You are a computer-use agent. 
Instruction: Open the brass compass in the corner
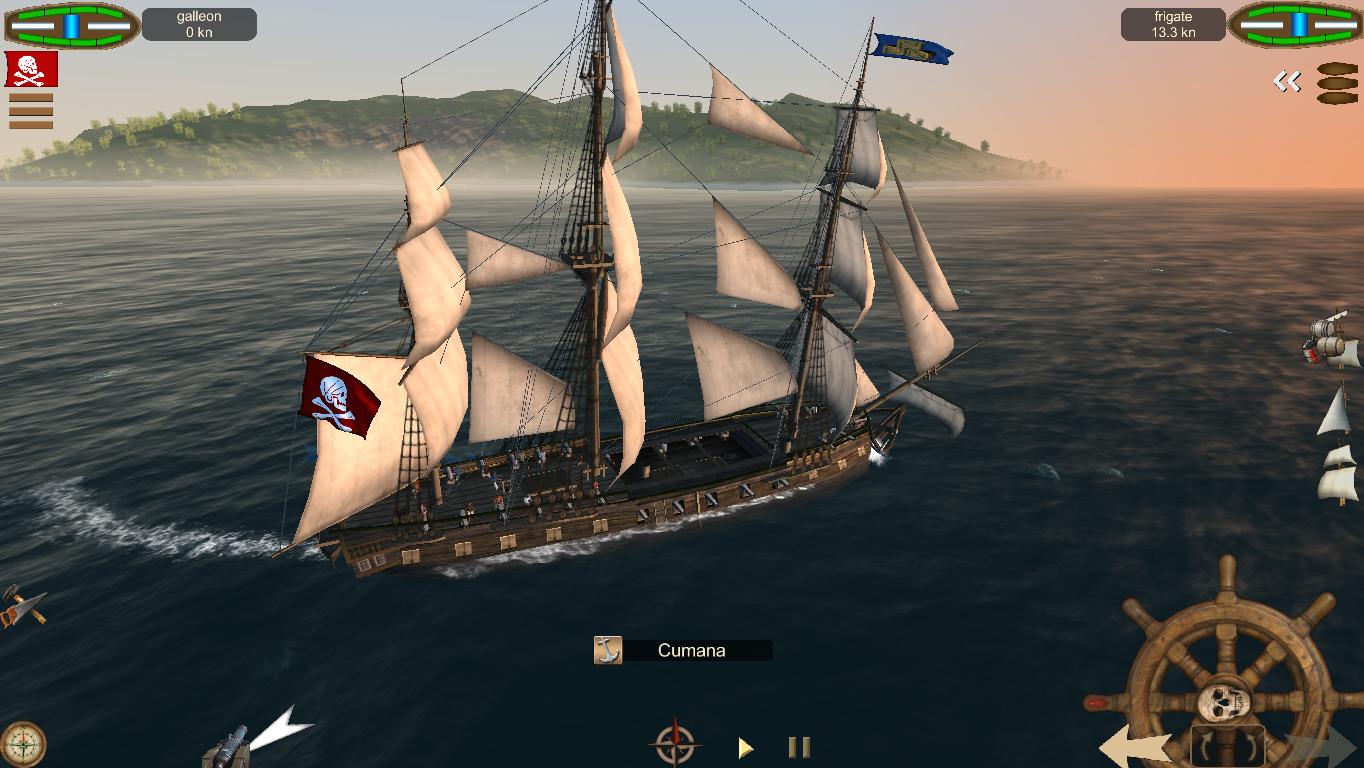point(22,744)
